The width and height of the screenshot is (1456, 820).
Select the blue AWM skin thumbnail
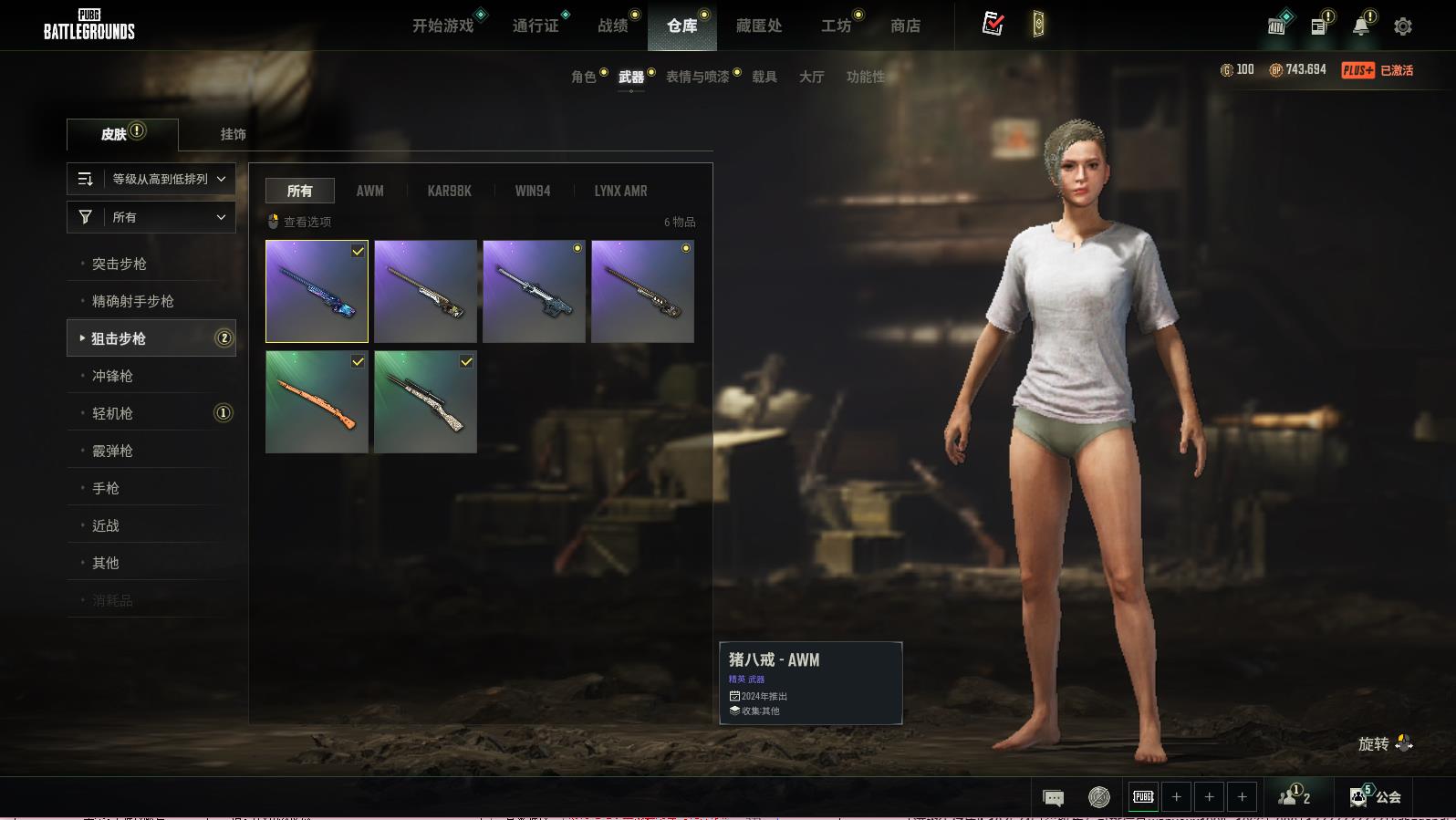coord(317,291)
